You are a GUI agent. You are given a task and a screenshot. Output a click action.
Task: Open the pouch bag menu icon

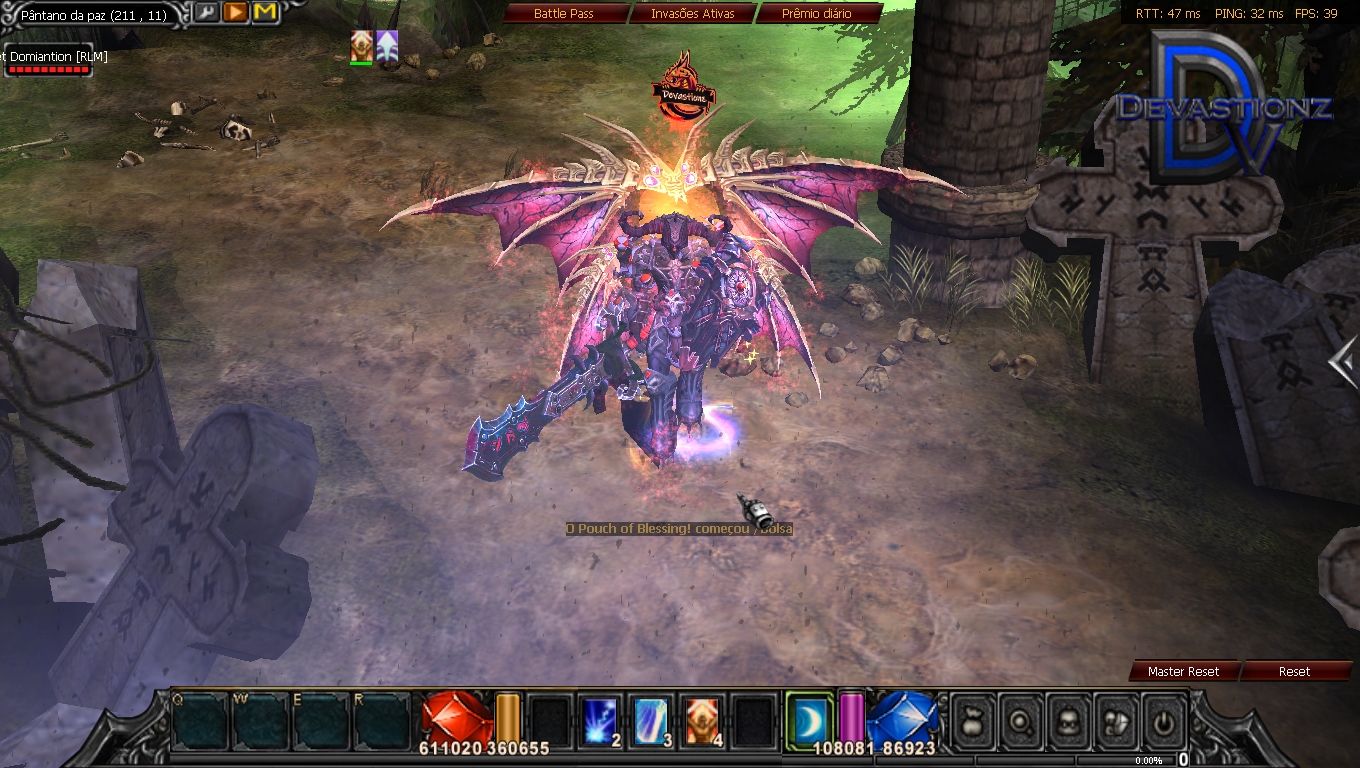[971, 720]
